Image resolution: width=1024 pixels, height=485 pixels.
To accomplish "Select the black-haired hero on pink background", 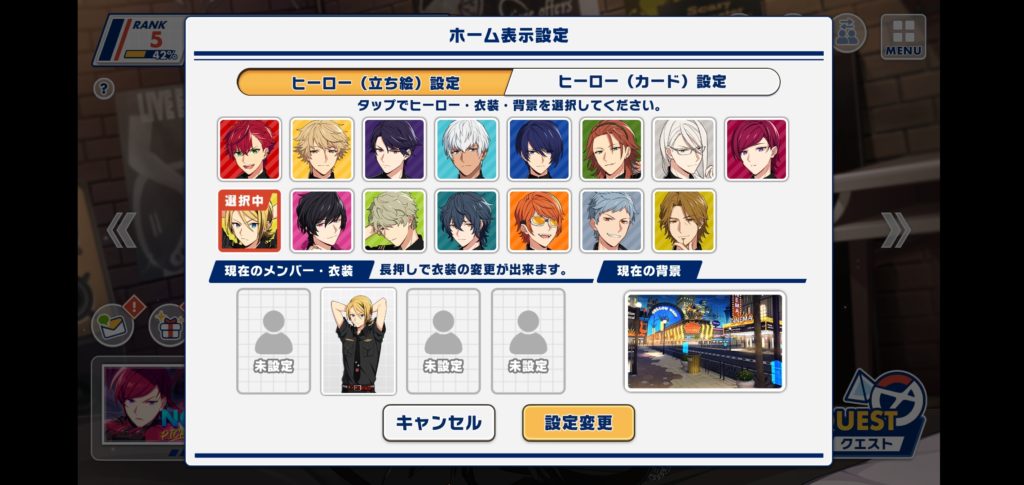I will coord(322,220).
